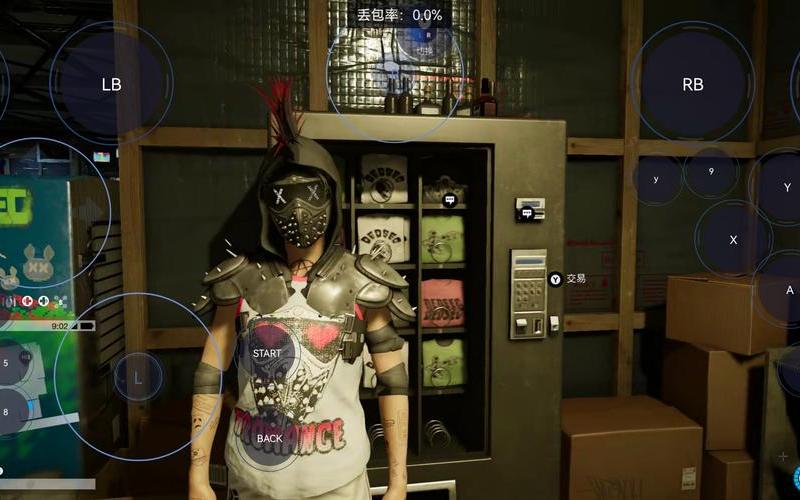Tap the L virtual joystick knob
Image resolution: width=800 pixels, height=500 pixels.
click(138, 376)
